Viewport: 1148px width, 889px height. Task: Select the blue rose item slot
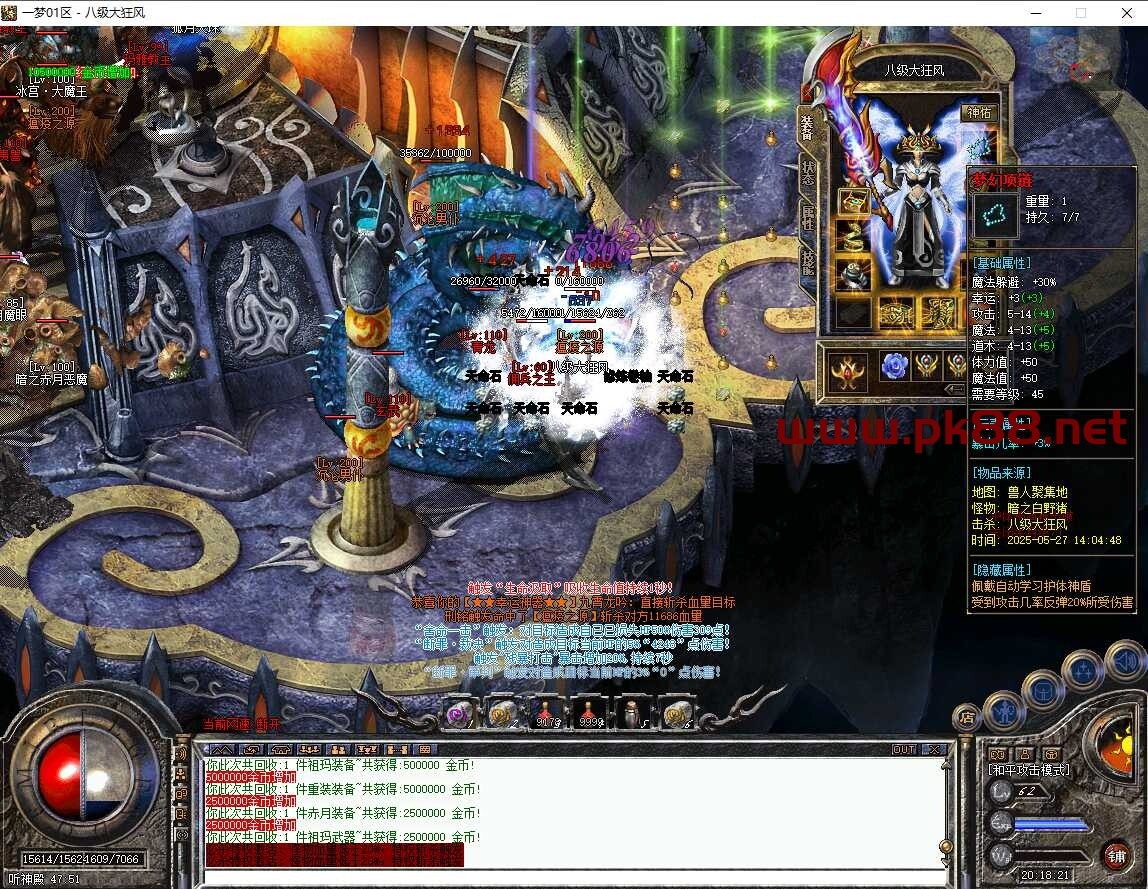893,366
